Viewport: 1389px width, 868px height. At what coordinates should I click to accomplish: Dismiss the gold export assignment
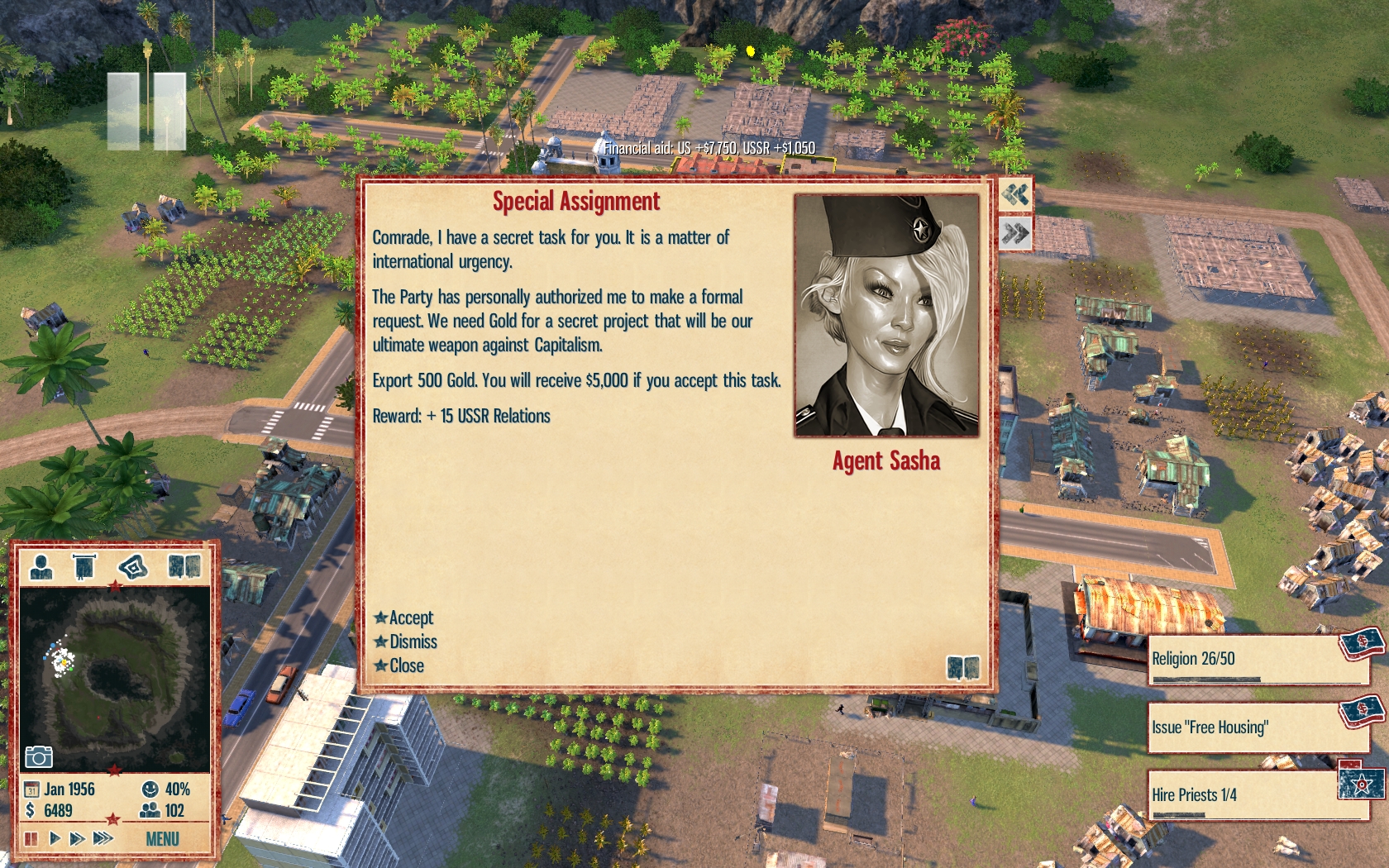412,641
